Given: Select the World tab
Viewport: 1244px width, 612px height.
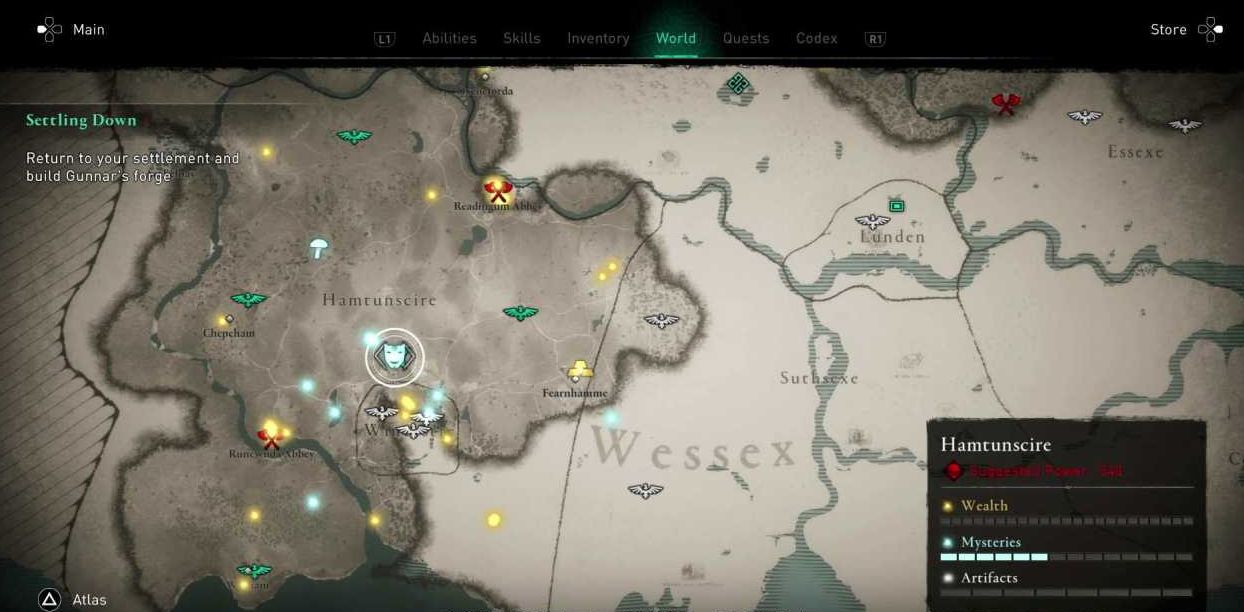Looking at the screenshot, I should click(675, 38).
